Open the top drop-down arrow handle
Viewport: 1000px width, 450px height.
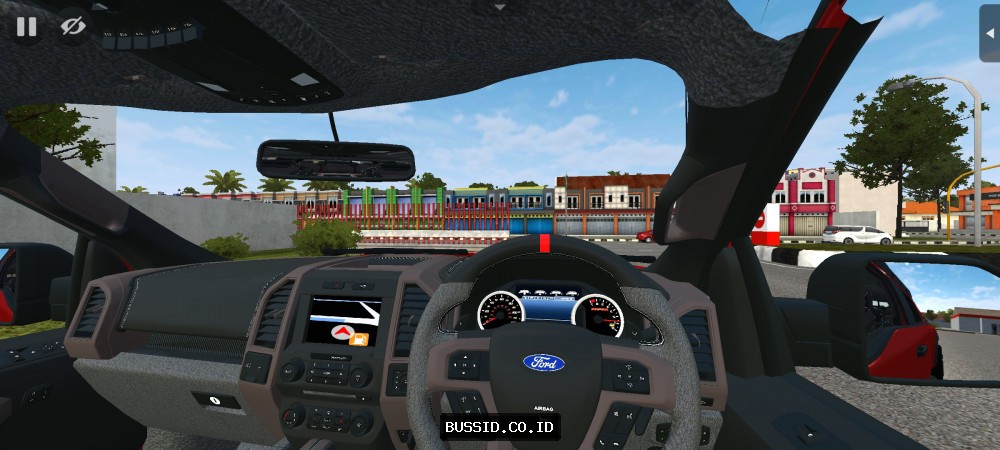pos(500,5)
